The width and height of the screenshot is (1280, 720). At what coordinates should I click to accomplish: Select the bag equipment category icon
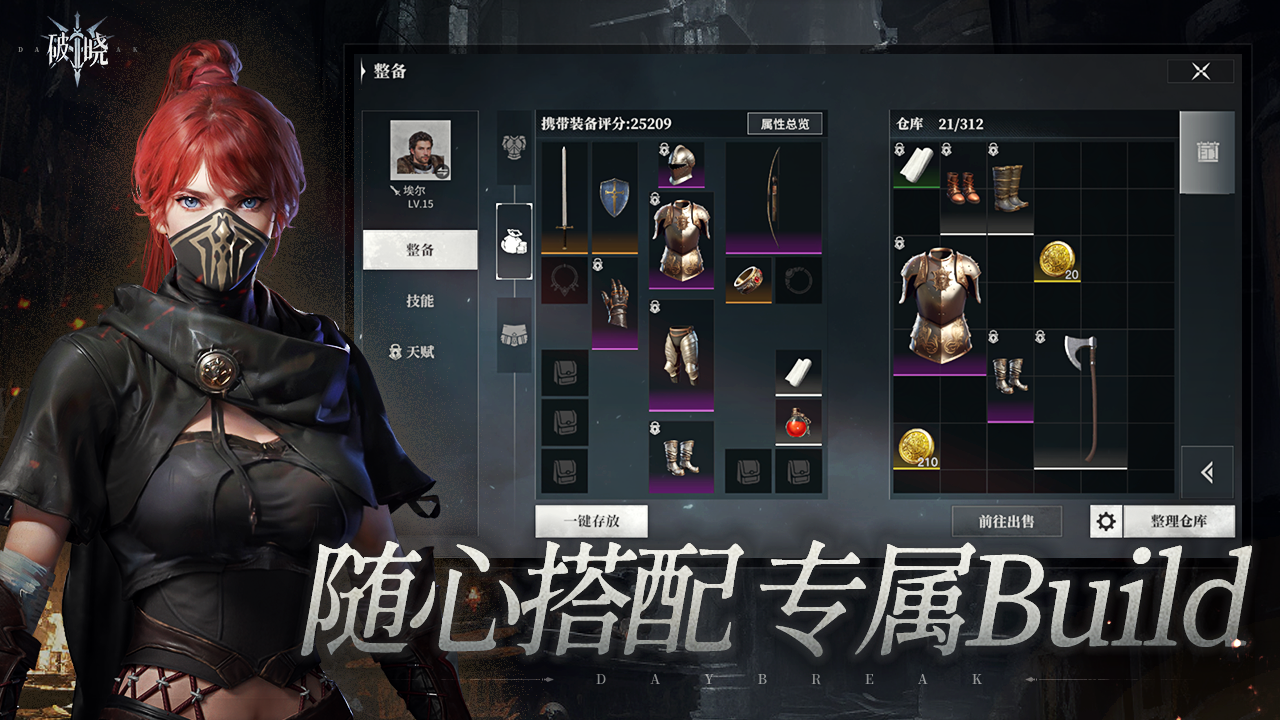click(514, 240)
